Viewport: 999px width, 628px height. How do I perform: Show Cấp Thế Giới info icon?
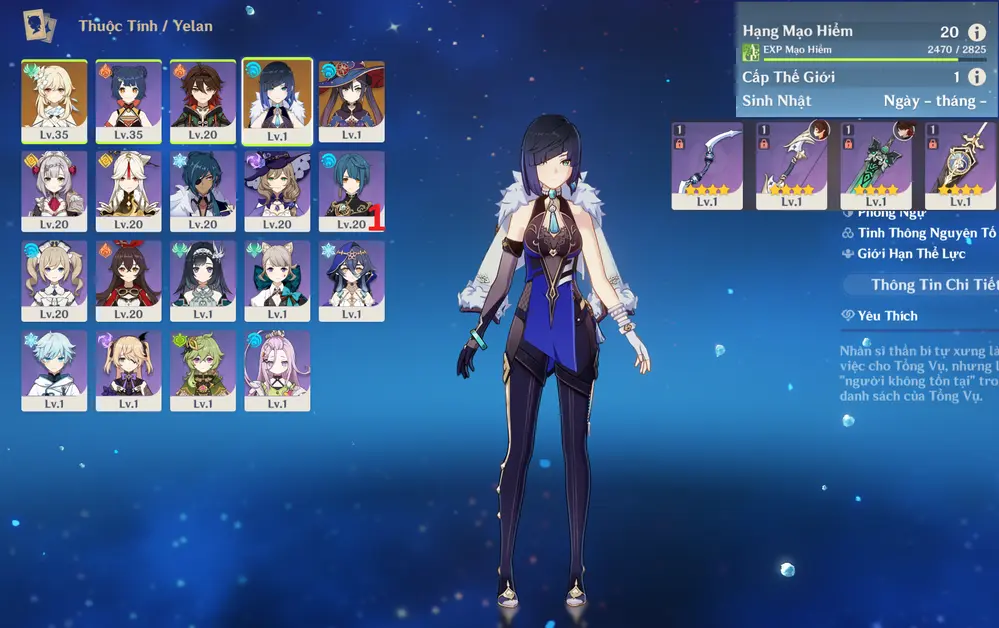coord(977,77)
